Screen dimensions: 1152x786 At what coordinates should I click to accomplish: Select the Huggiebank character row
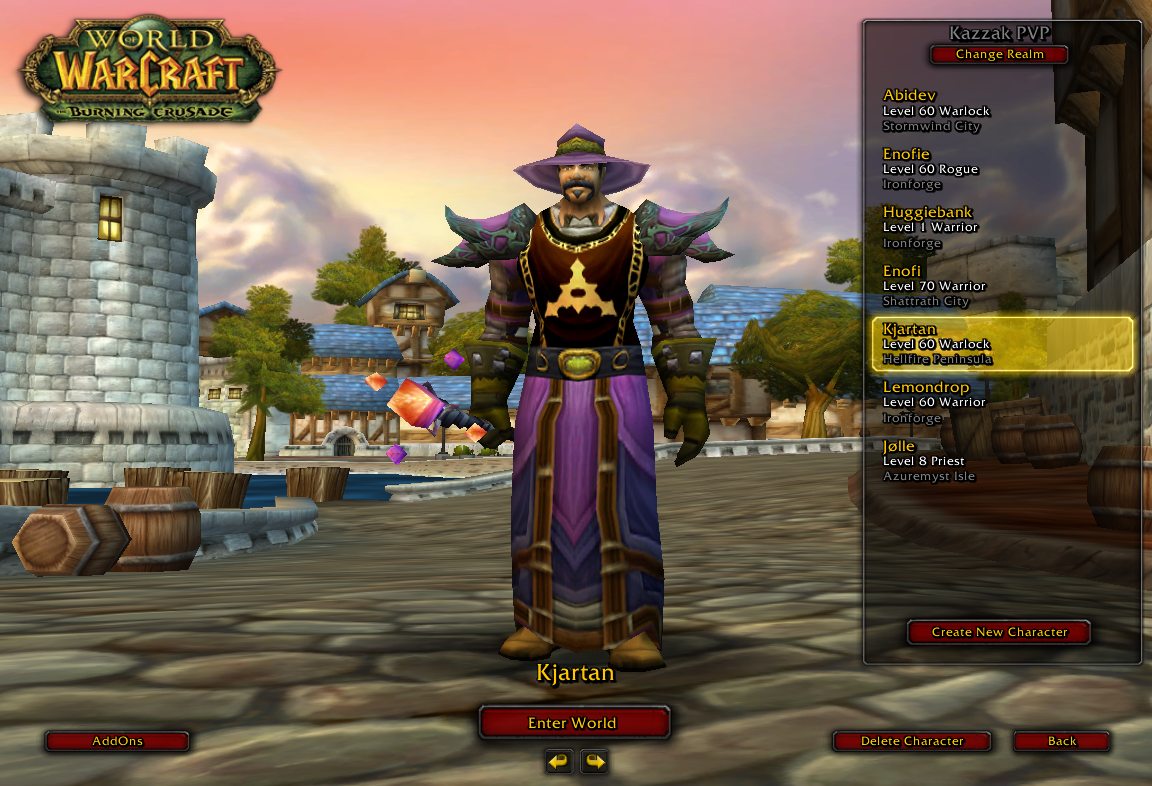tap(1000, 227)
